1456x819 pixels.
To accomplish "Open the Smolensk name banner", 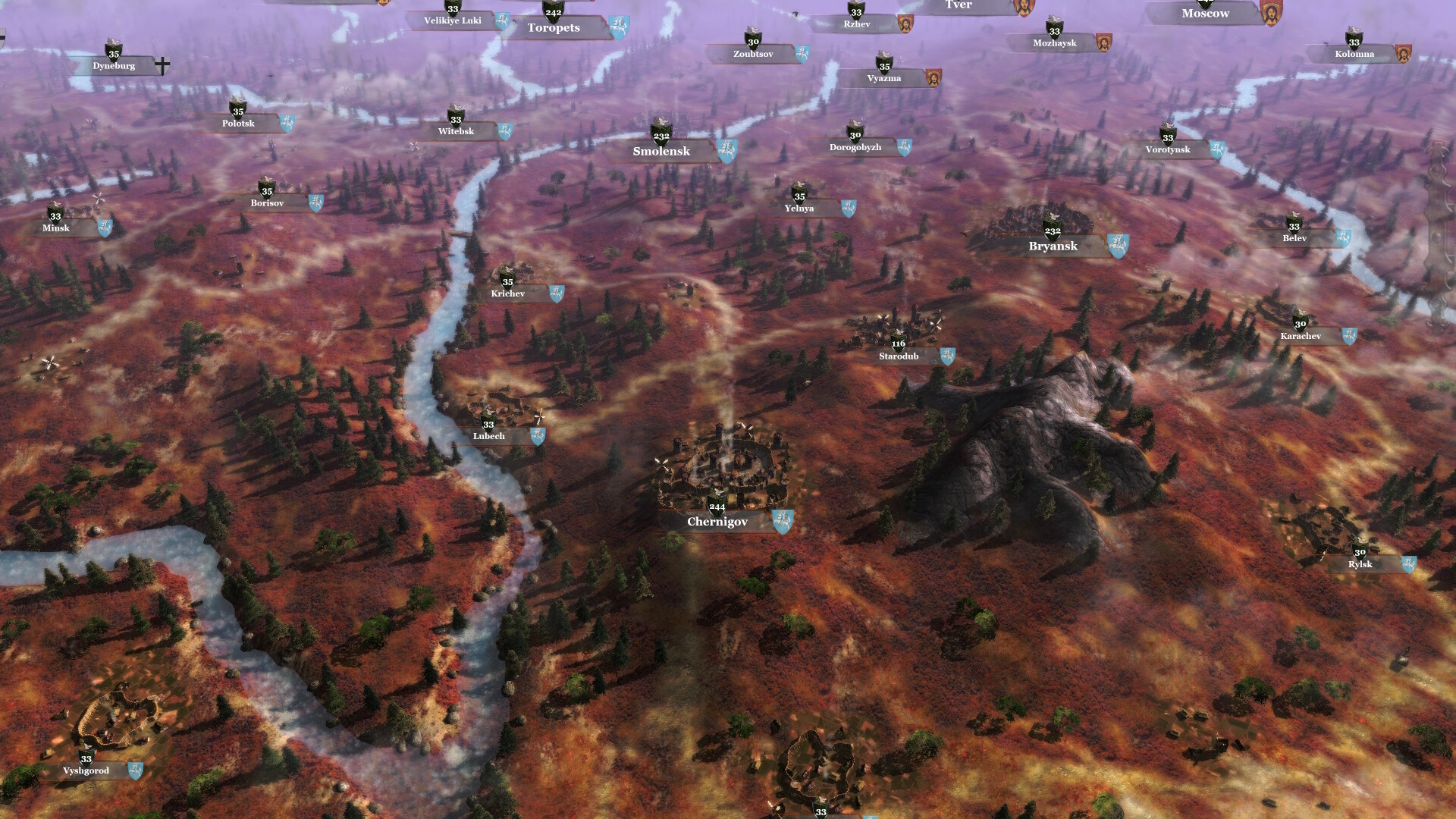I will [x=661, y=152].
